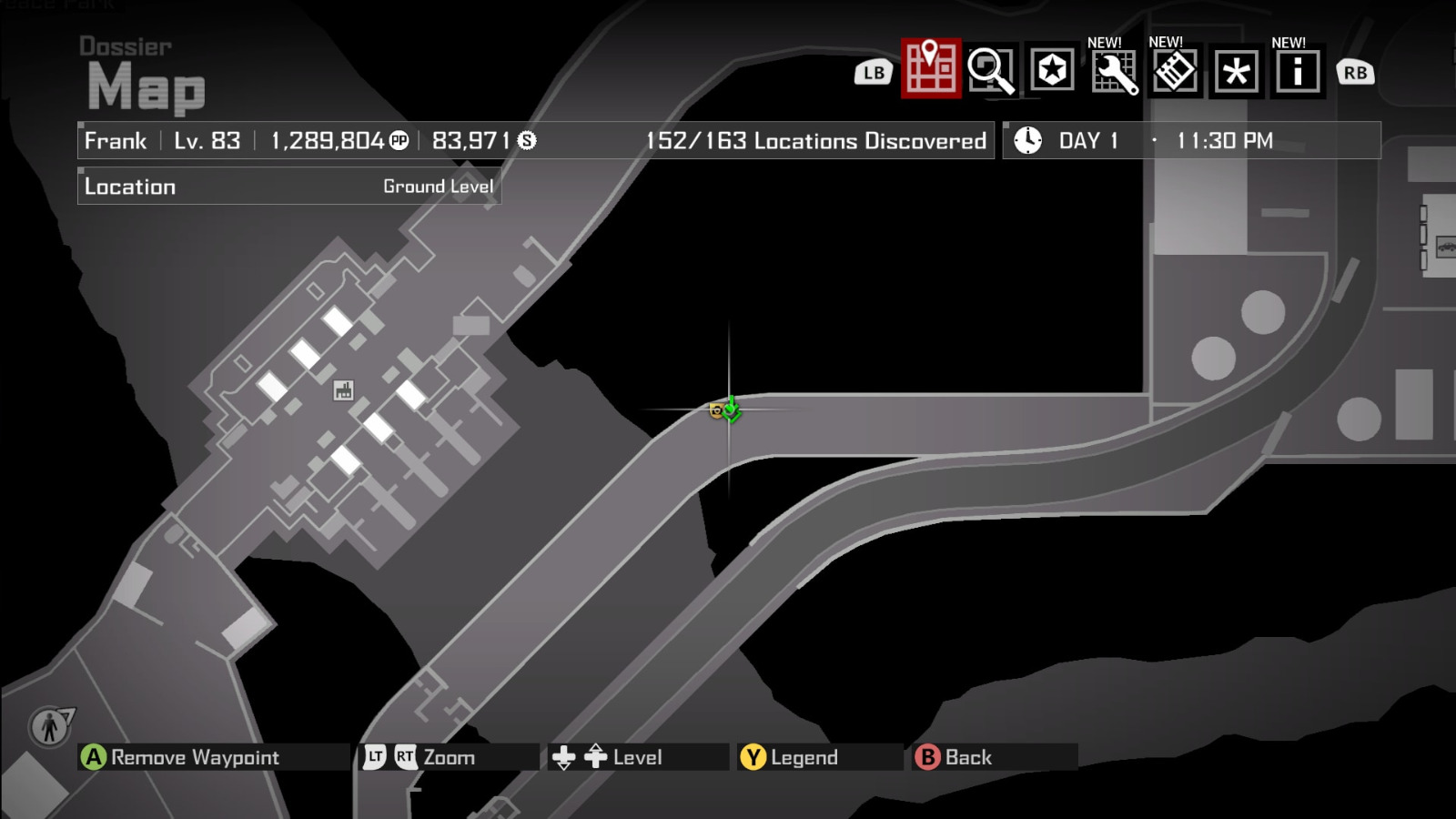Image resolution: width=1456 pixels, height=819 pixels.
Task: Switch to the Ground Level location header
Action: [x=438, y=186]
